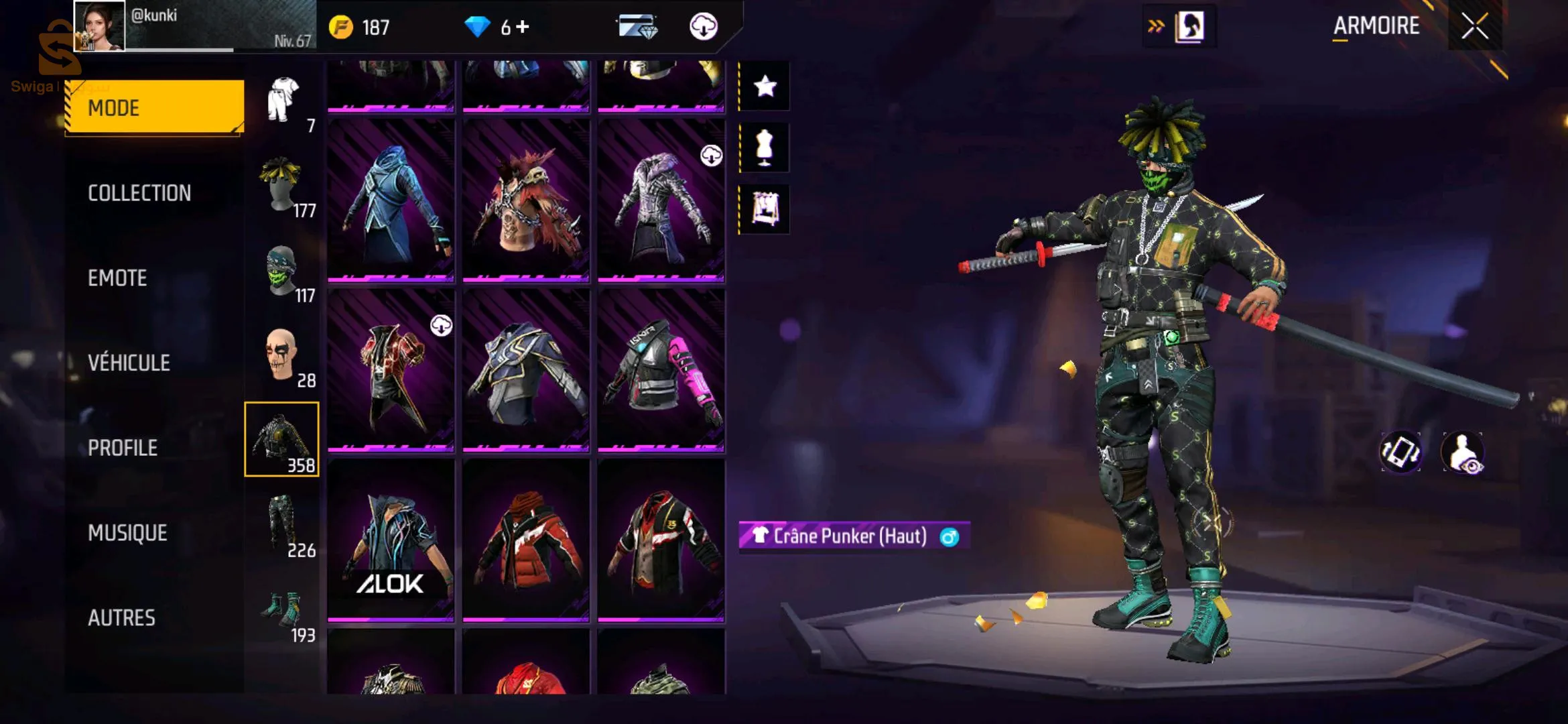
Task: Open the face paint category showing 28
Action: pyautogui.click(x=282, y=357)
